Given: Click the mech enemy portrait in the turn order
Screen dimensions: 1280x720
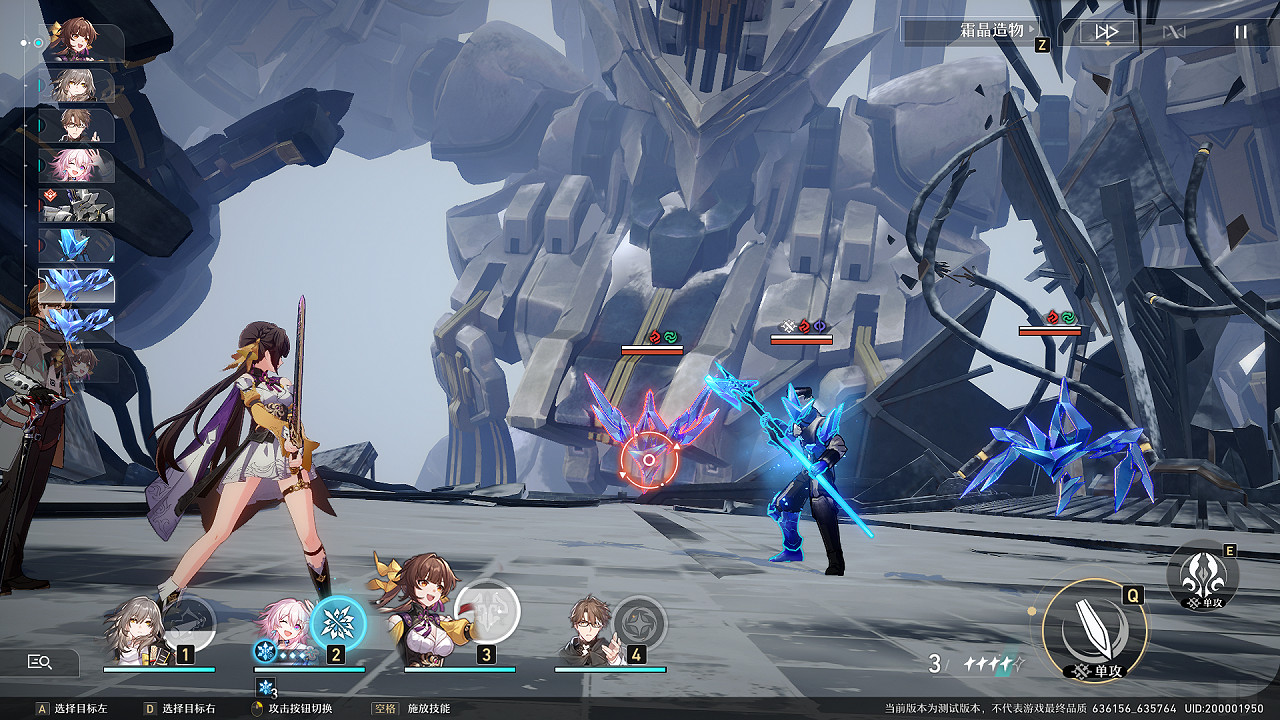Looking at the screenshot, I should point(77,206).
